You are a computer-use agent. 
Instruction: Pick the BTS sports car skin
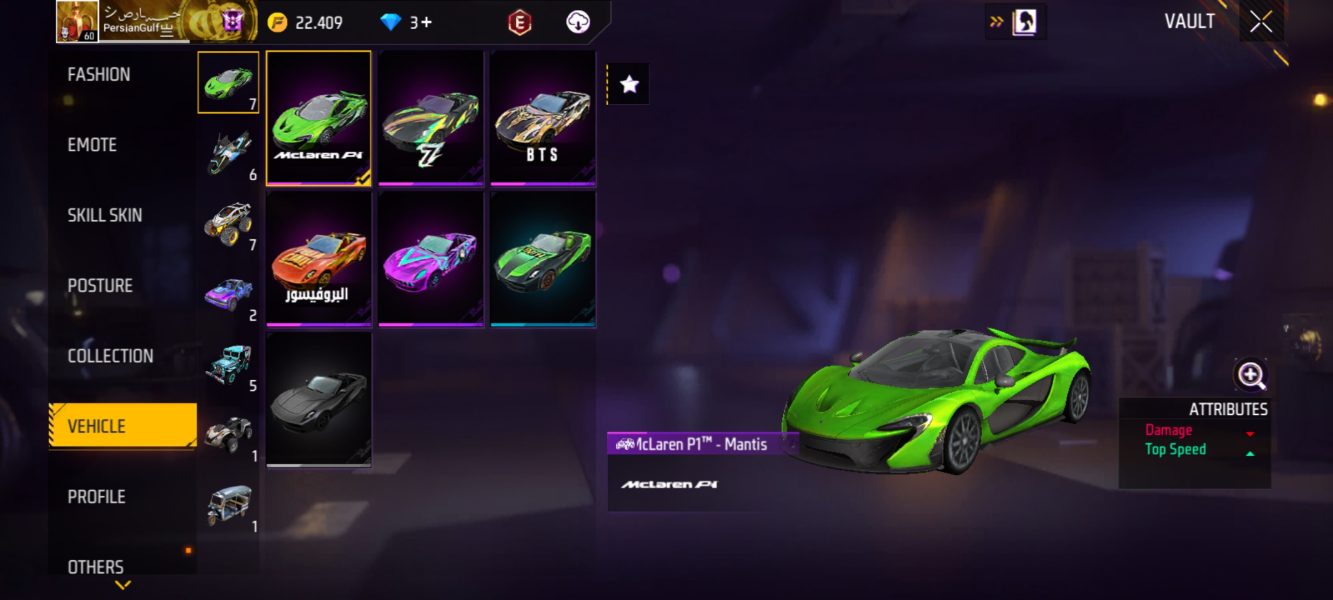click(543, 118)
